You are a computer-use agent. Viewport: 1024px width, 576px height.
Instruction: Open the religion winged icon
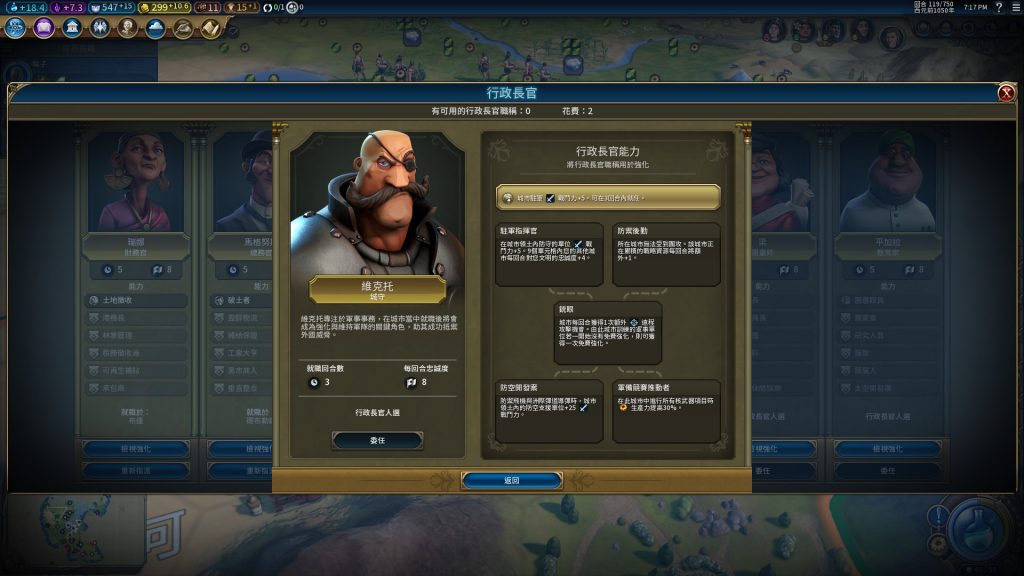coord(100,28)
